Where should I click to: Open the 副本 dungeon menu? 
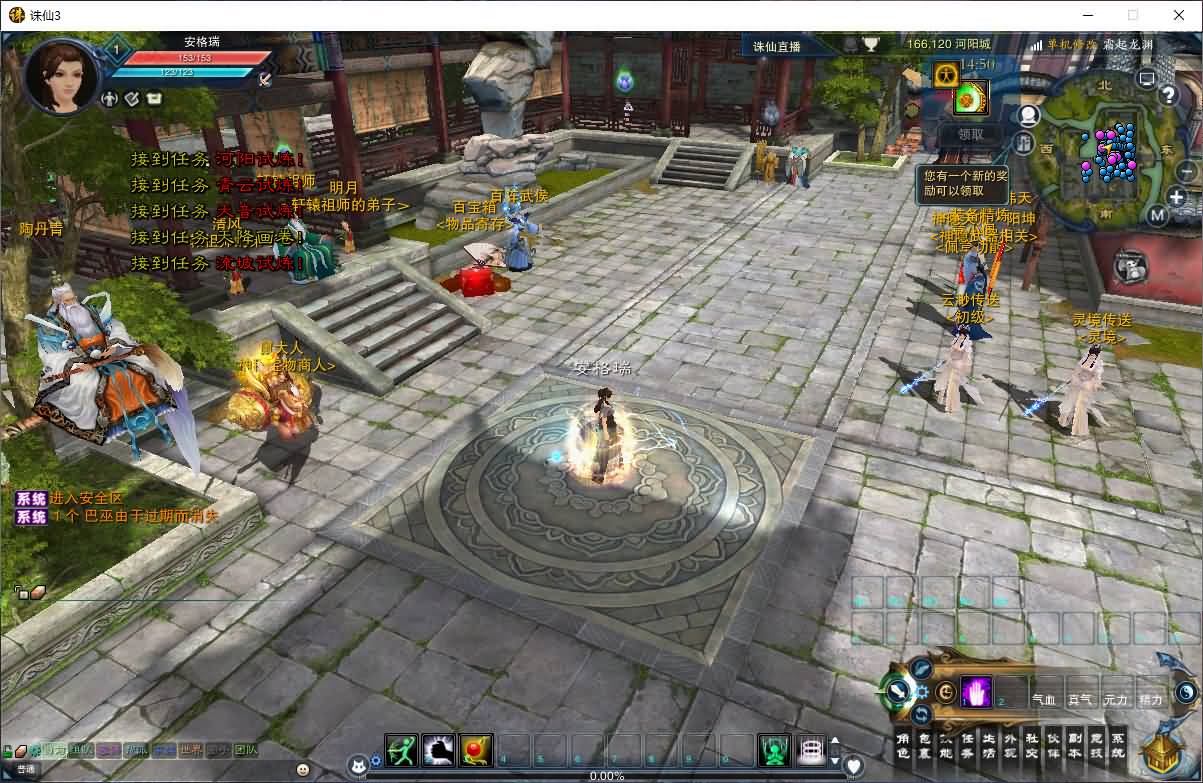[1075, 745]
